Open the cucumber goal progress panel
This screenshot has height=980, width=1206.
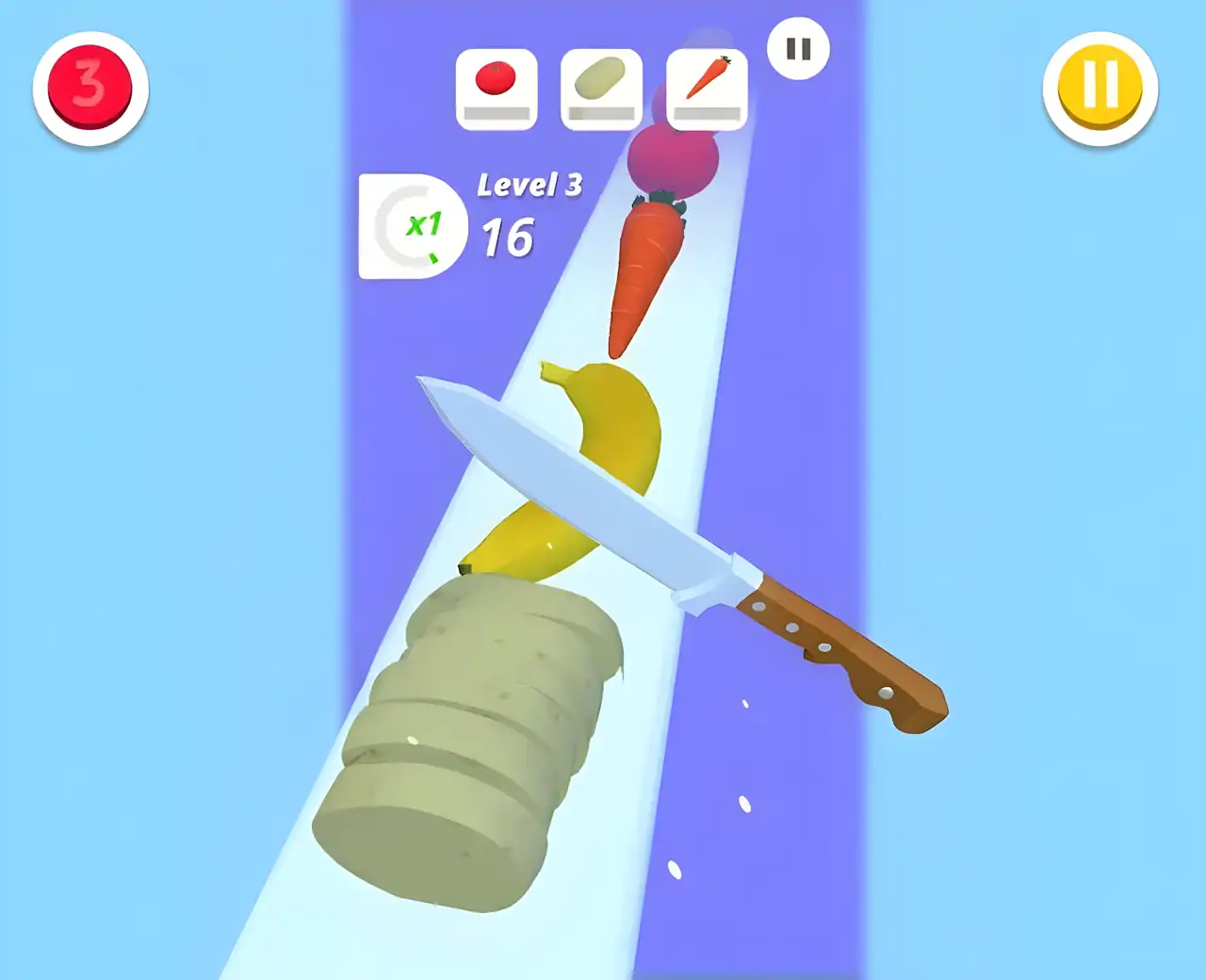[600, 88]
